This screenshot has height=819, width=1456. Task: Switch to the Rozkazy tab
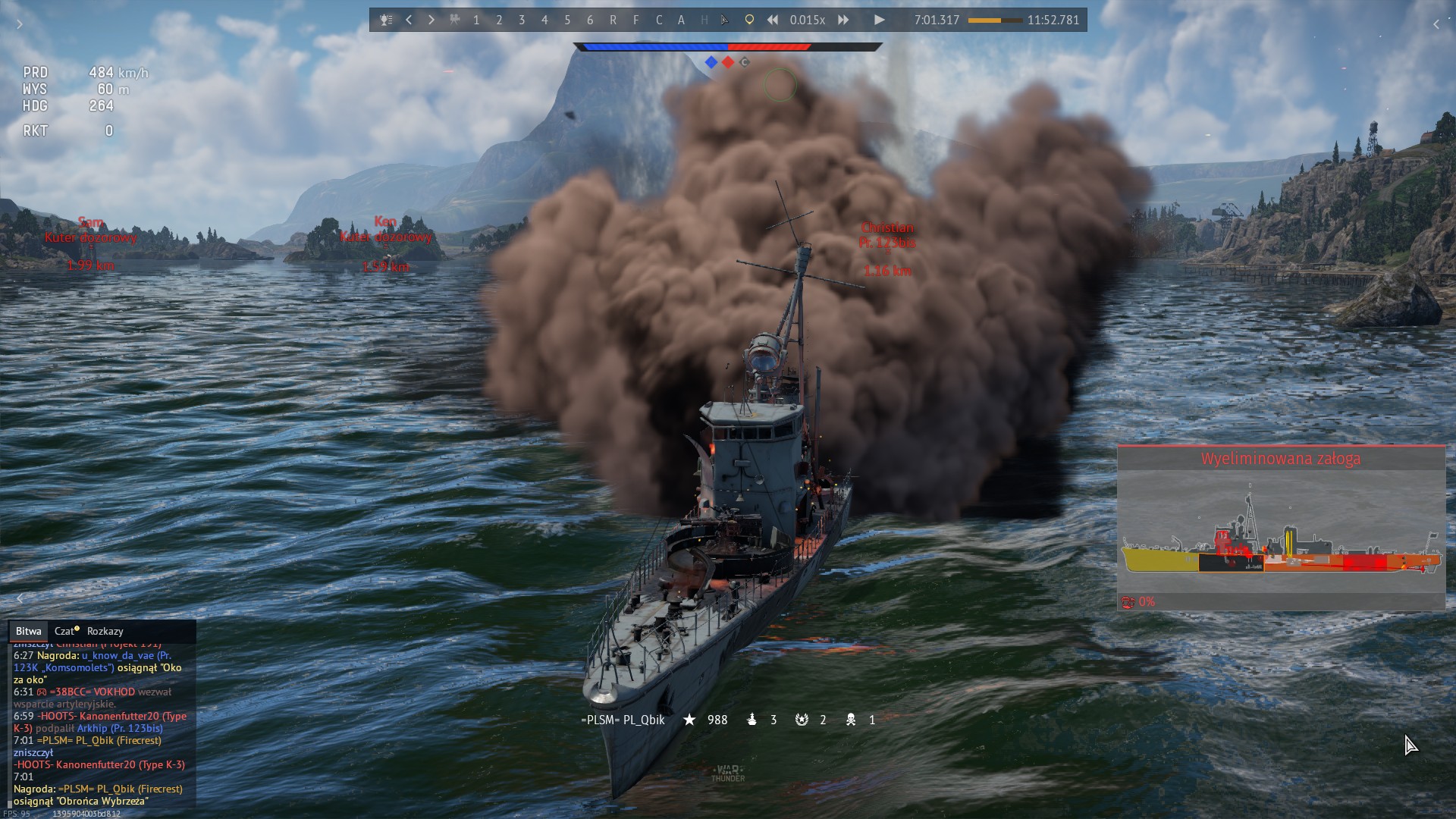pos(105,631)
